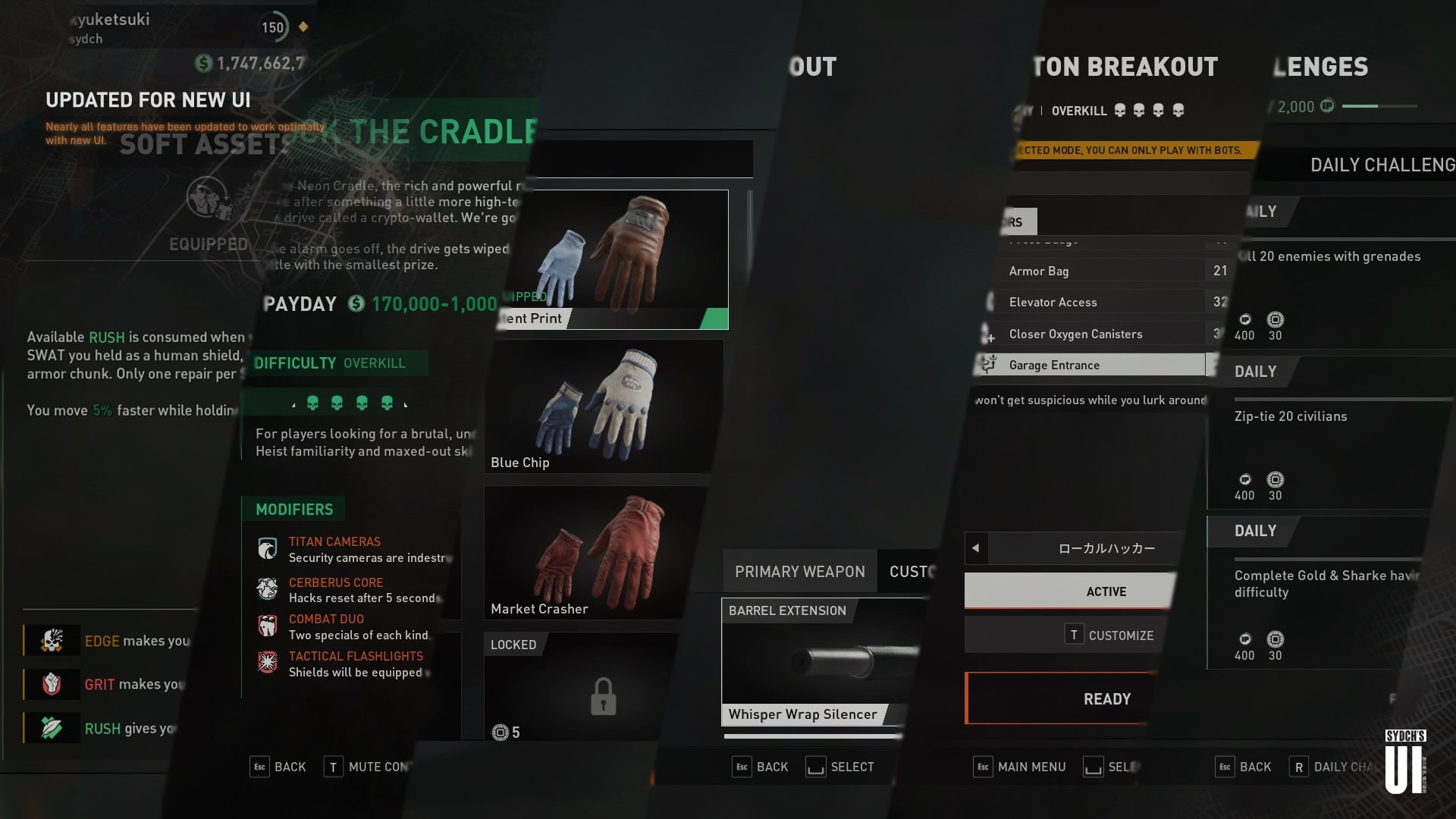Select the Titan Cameras modifier icon
1456x819 pixels.
pyautogui.click(x=267, y=548)
